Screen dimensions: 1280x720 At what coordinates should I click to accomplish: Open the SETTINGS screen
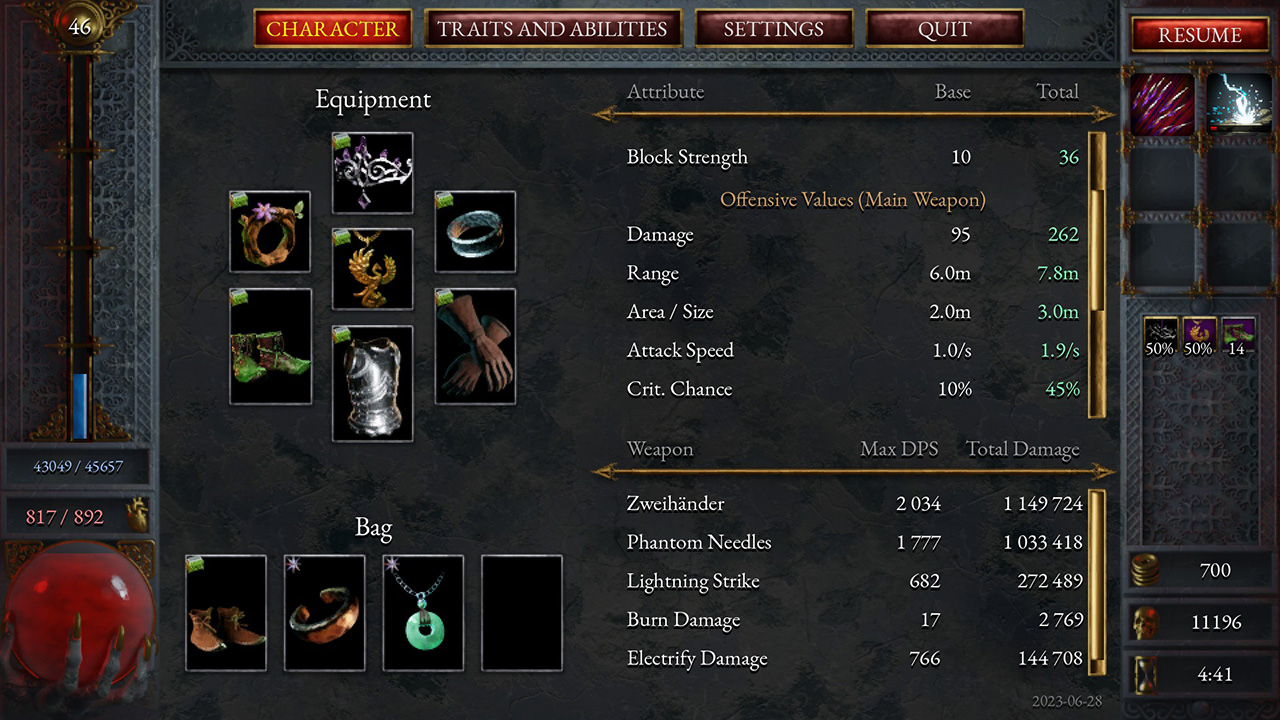tap(775, 29)
